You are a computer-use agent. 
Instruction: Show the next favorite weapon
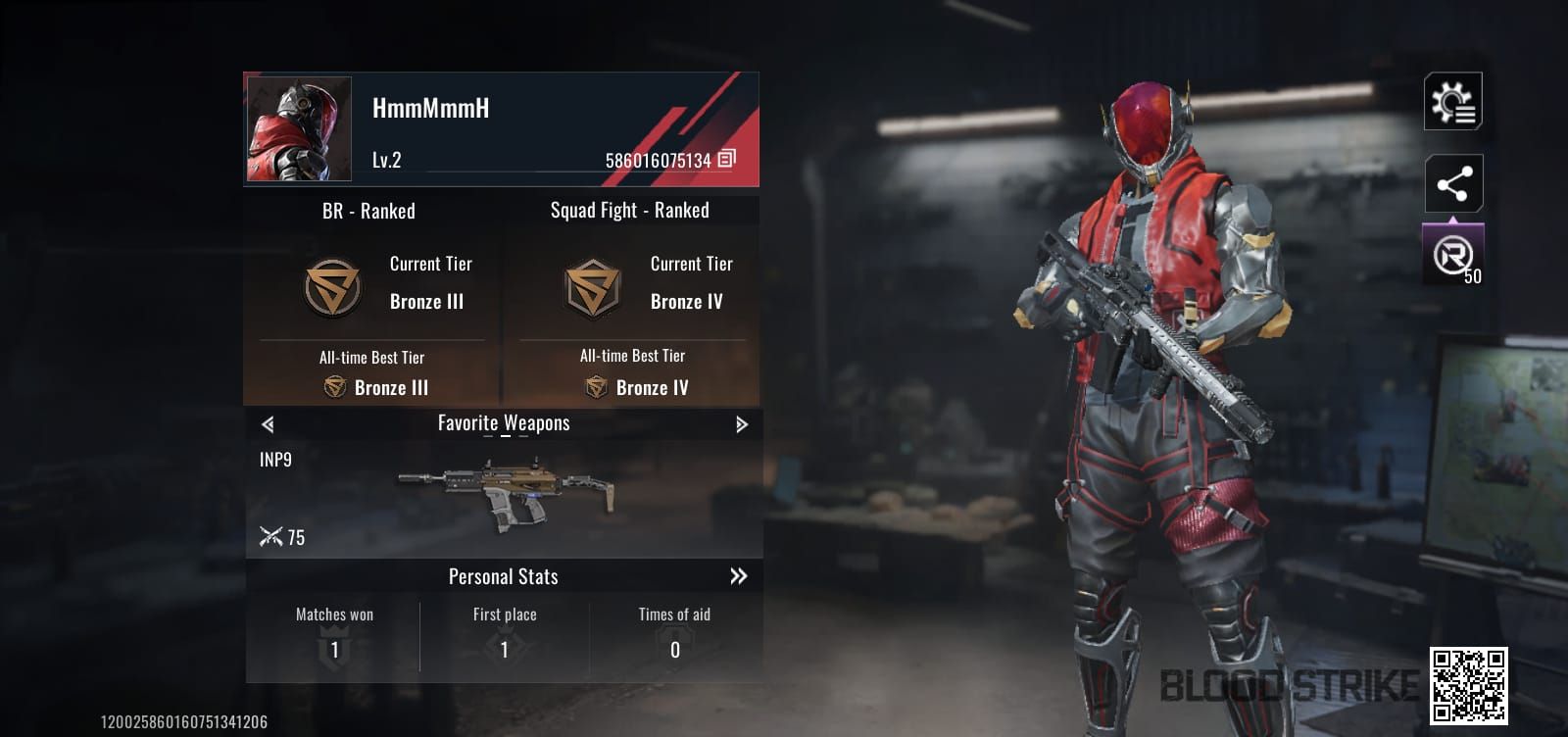click(x=741, y=424)
